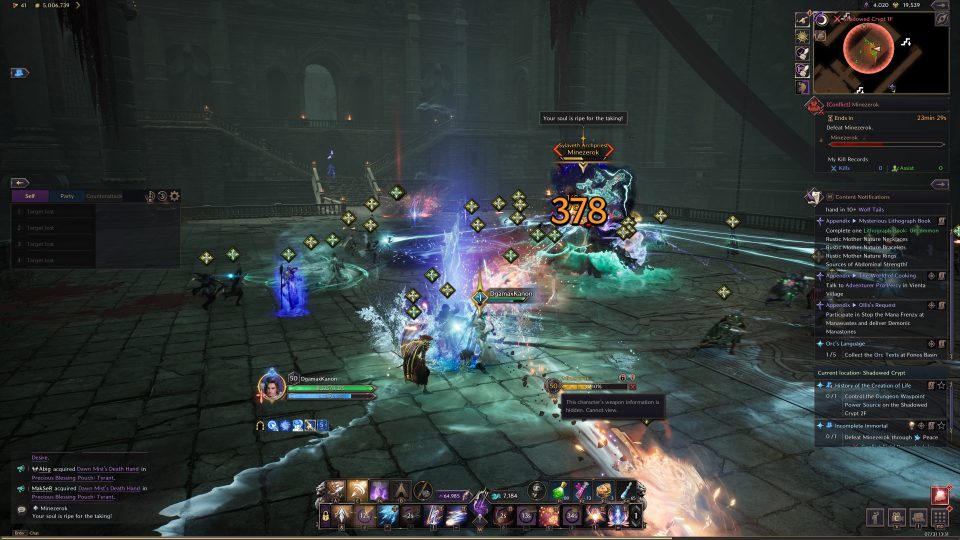960x540 pixels.
Task: Collapse the target list panel arrow
Action: pyautogui.click(x=19, y=183)
